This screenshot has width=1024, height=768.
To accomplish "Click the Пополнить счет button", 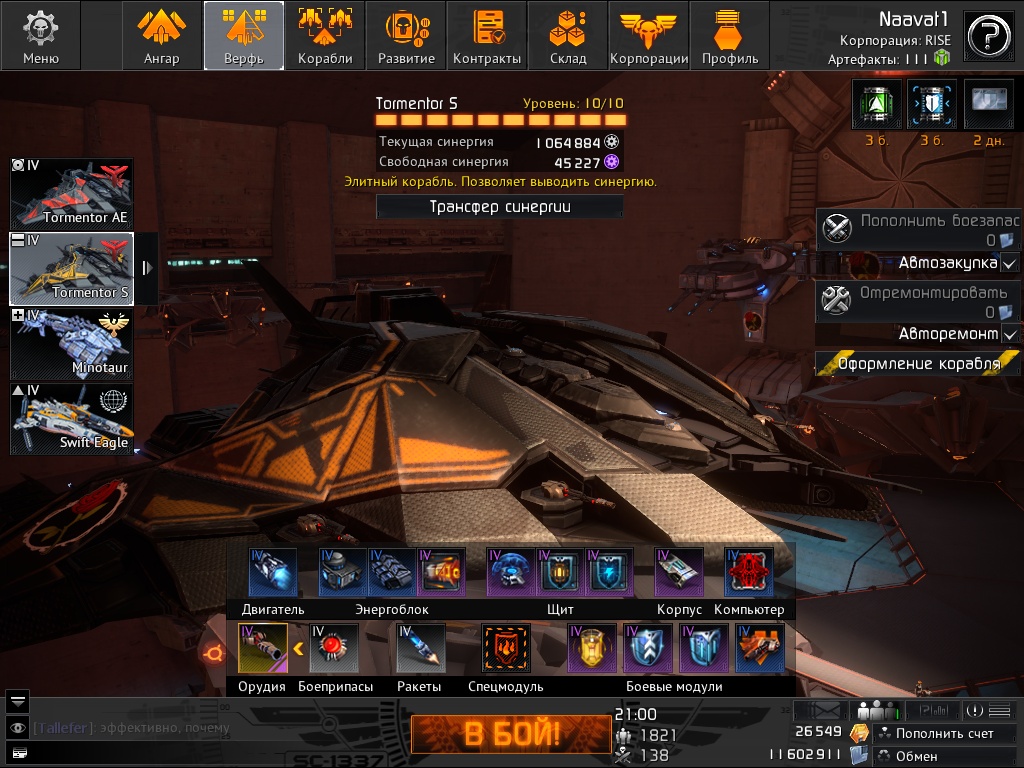I will (x=944, y=734).
